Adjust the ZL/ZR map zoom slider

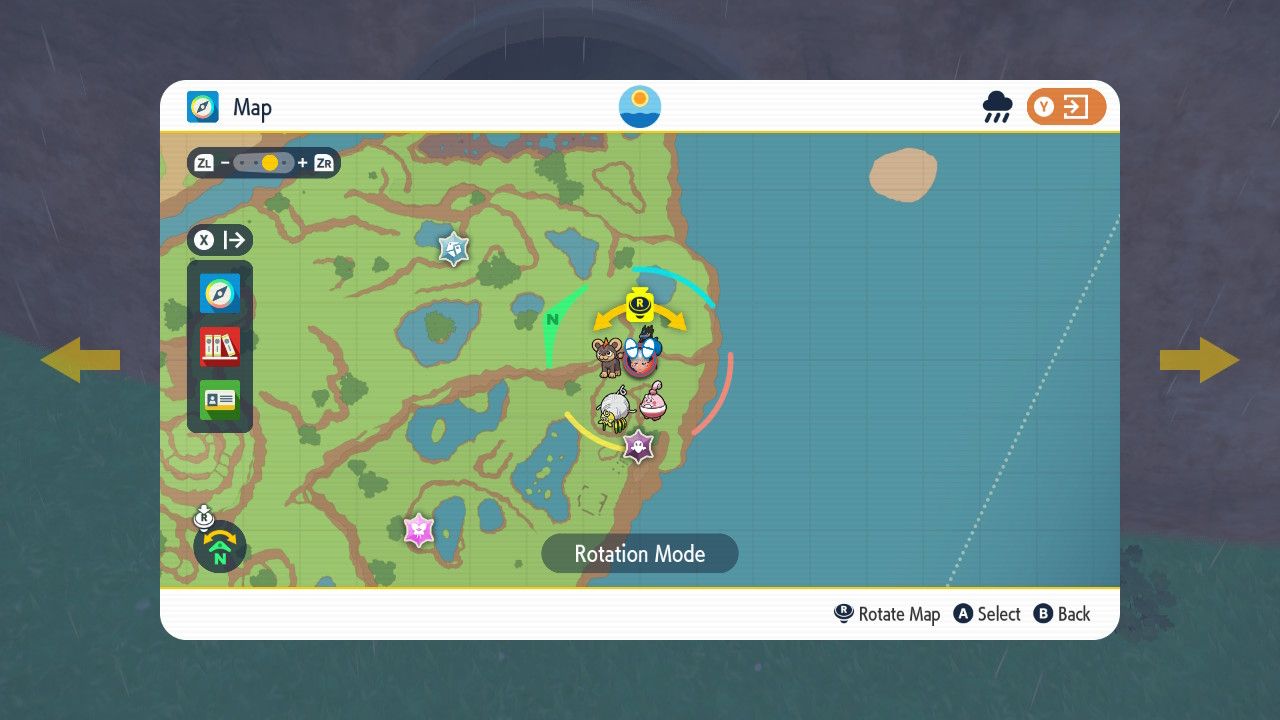point(265,163)
